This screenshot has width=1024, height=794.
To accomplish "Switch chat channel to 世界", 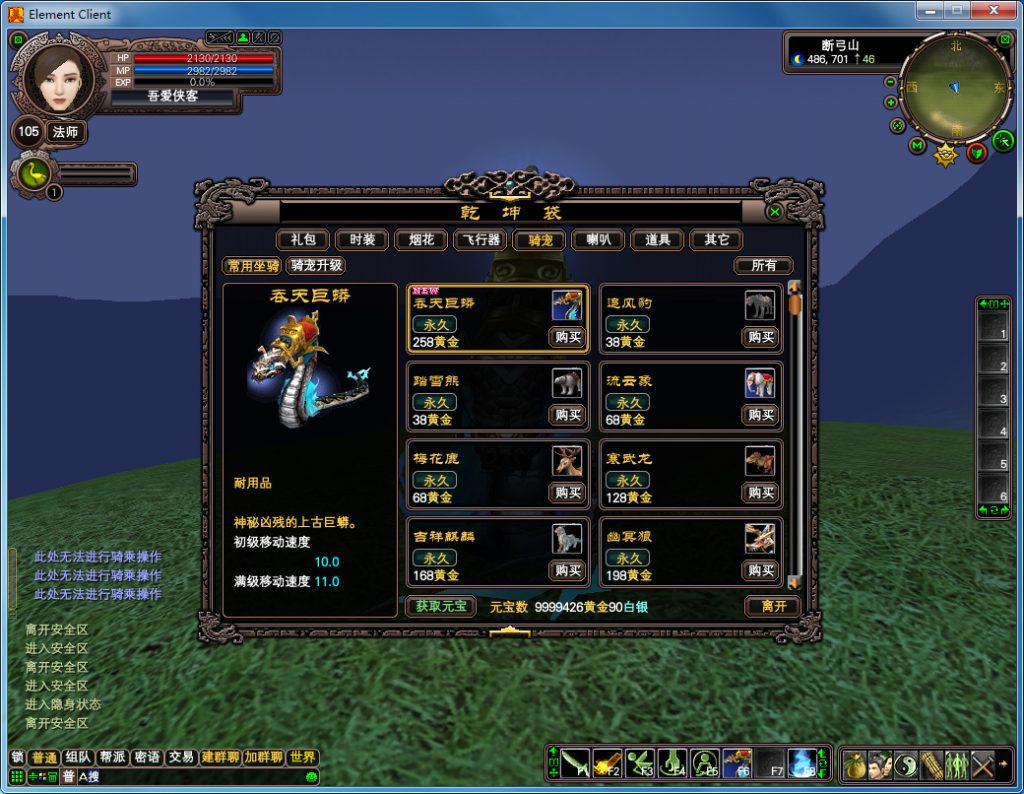I will coord(303,758).
